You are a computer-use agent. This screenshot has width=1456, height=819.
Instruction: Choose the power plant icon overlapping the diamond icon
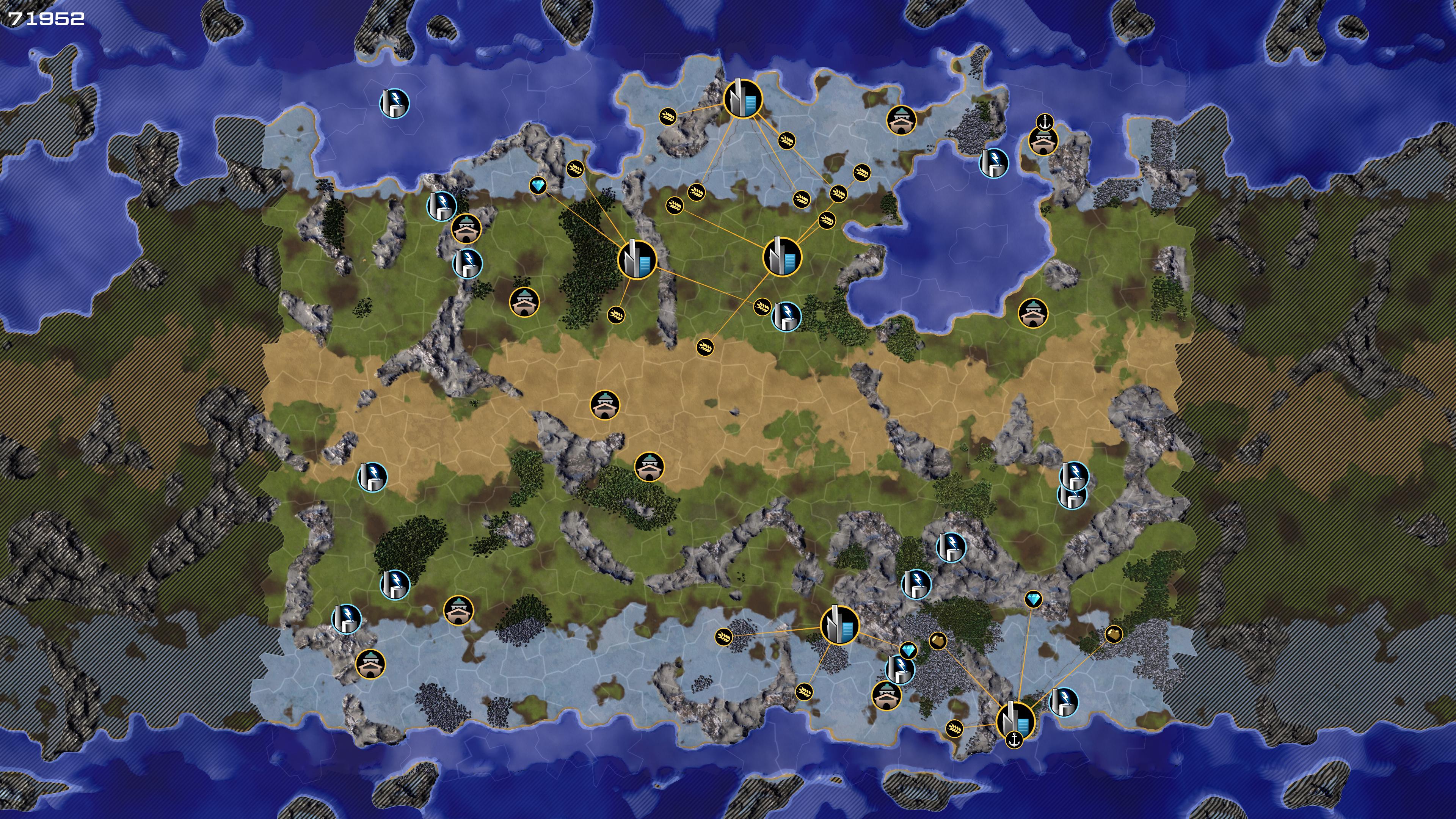(x=899, y=670)
